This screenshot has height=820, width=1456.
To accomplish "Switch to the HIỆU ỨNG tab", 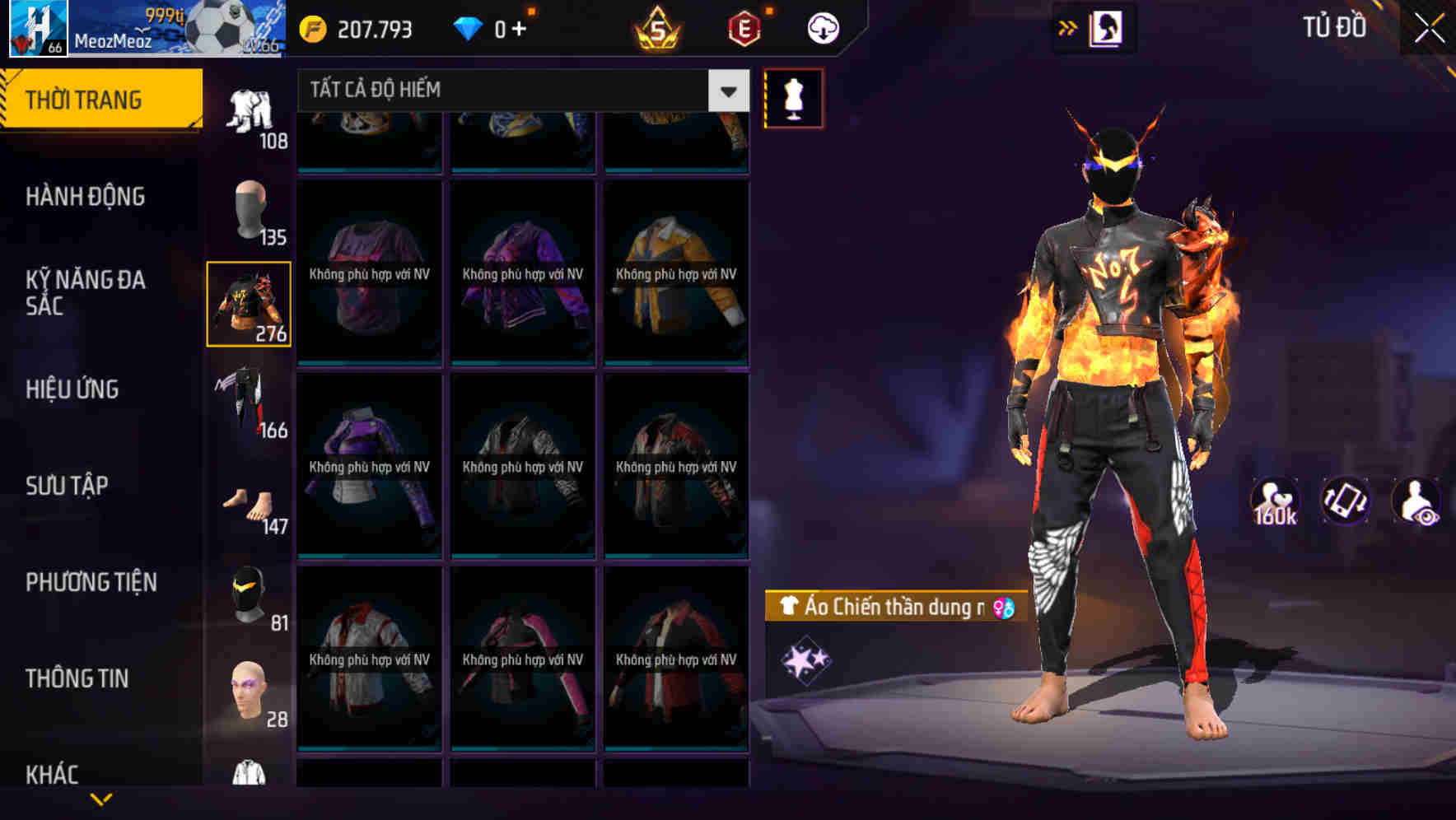I will pyautogui.click(x=74, y=389).
